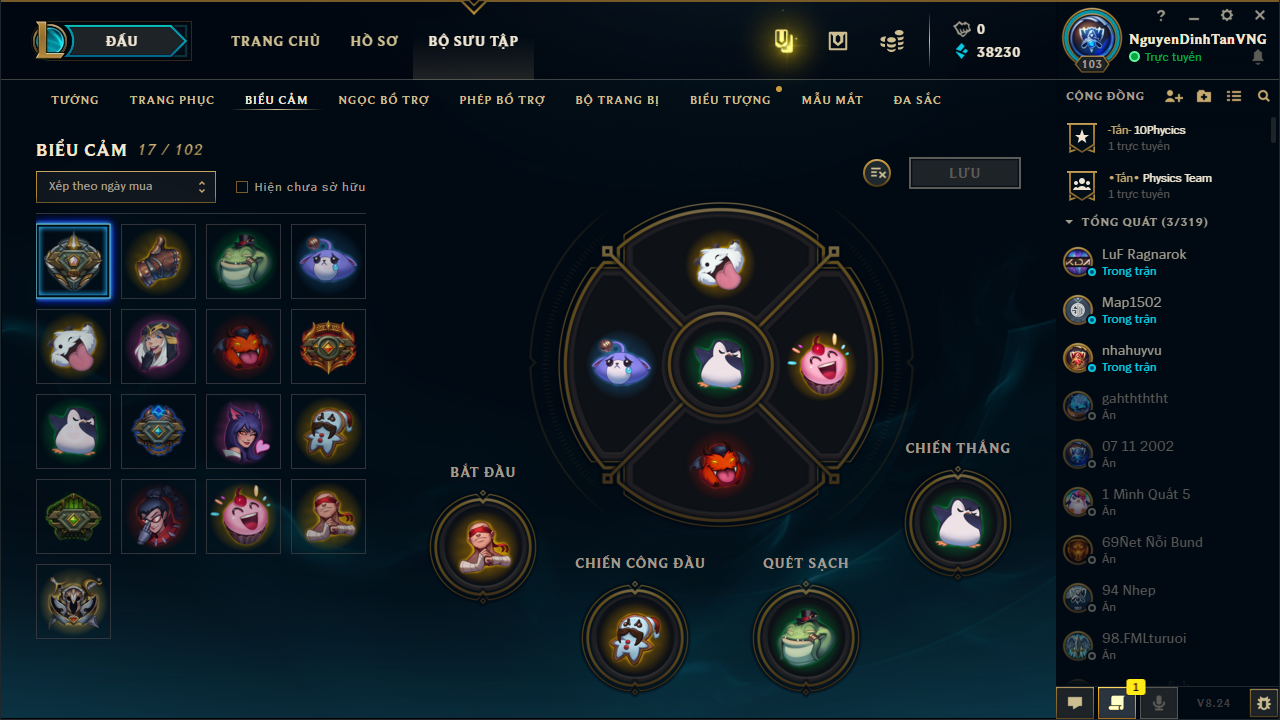The height and width of the screenshot is (720, 1280).
Task: Open the HỒ SƠ profile page
Action: coord(374,41)
